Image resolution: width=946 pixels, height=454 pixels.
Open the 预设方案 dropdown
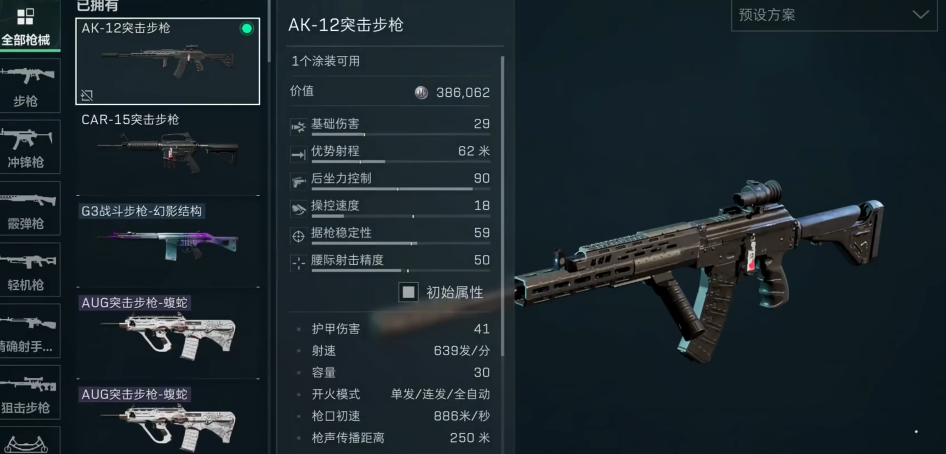(x=833, y=15)
